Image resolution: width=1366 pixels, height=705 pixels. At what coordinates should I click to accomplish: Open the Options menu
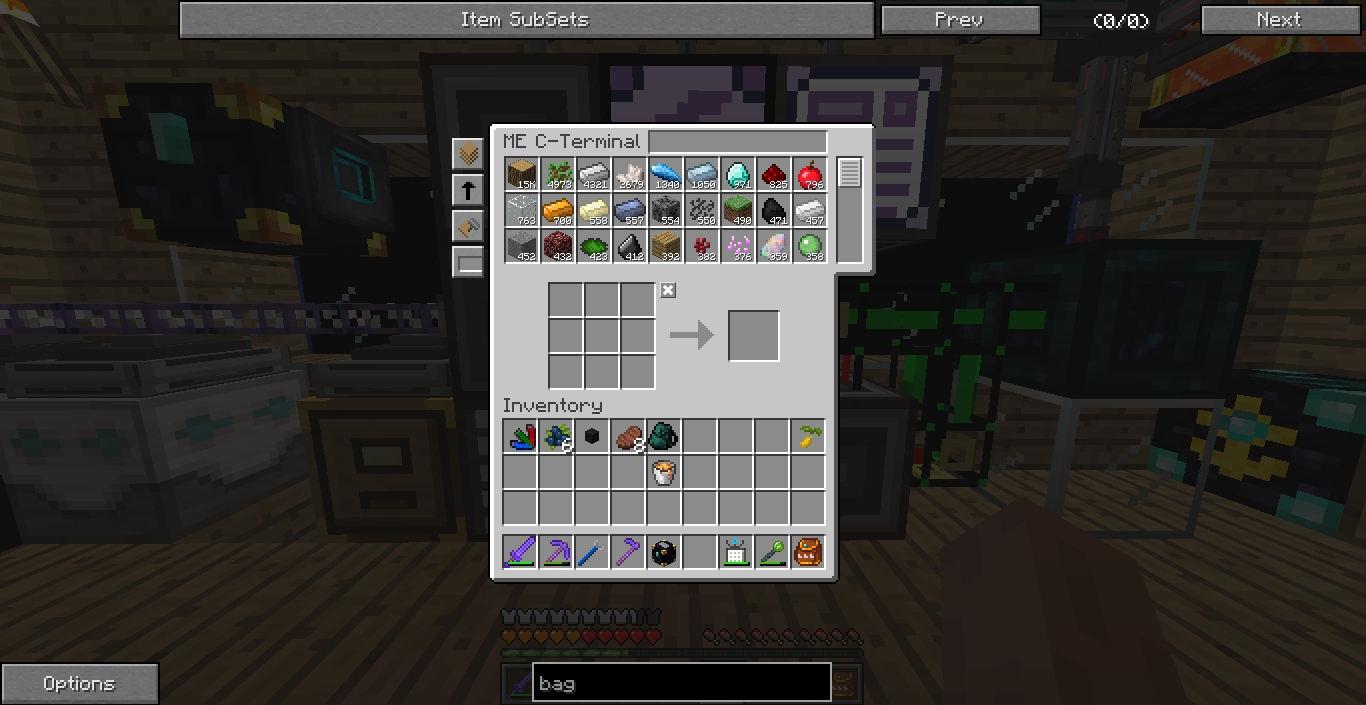pos(79,684)
